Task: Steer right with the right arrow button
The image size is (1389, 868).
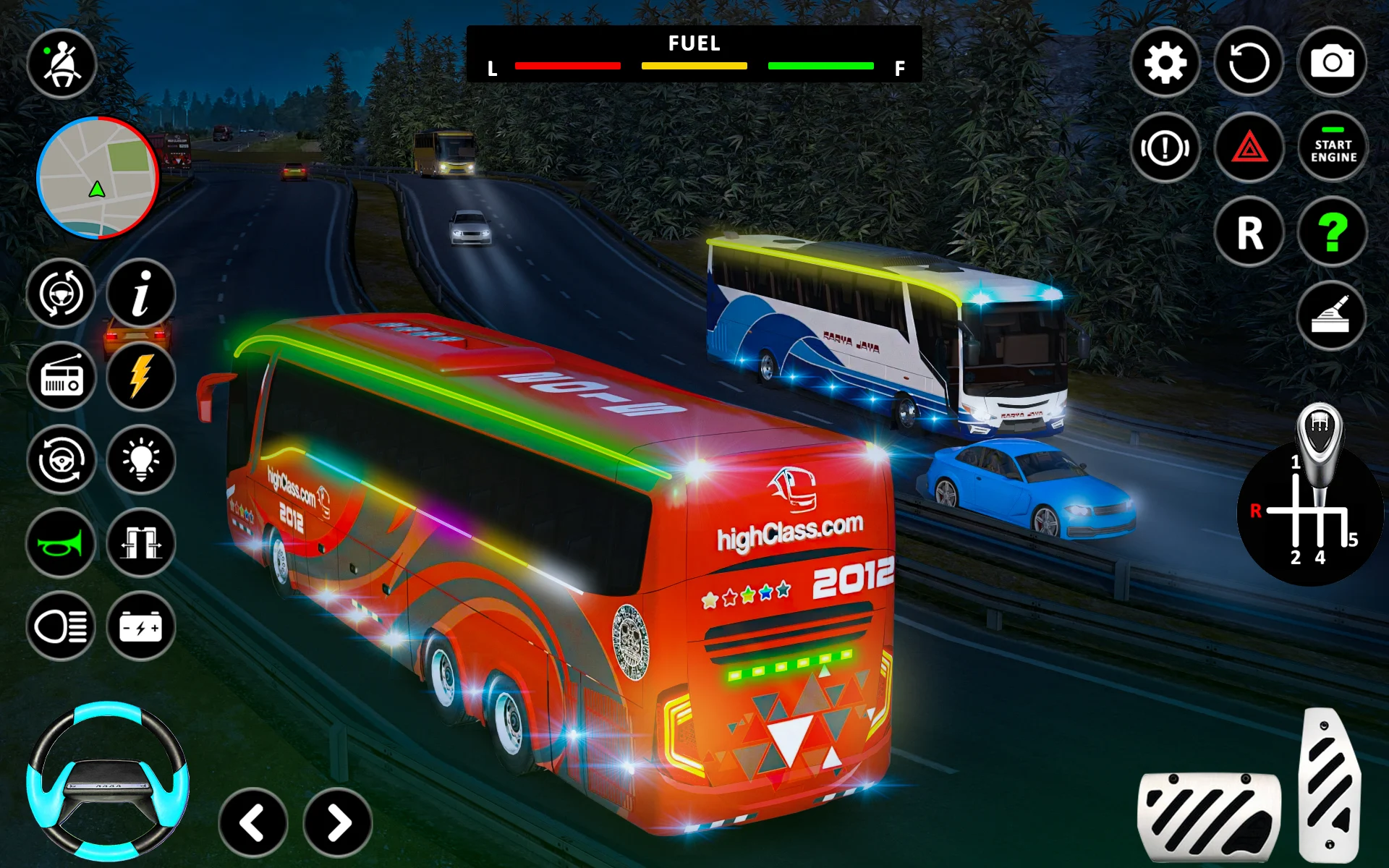Action: point(337,822)
